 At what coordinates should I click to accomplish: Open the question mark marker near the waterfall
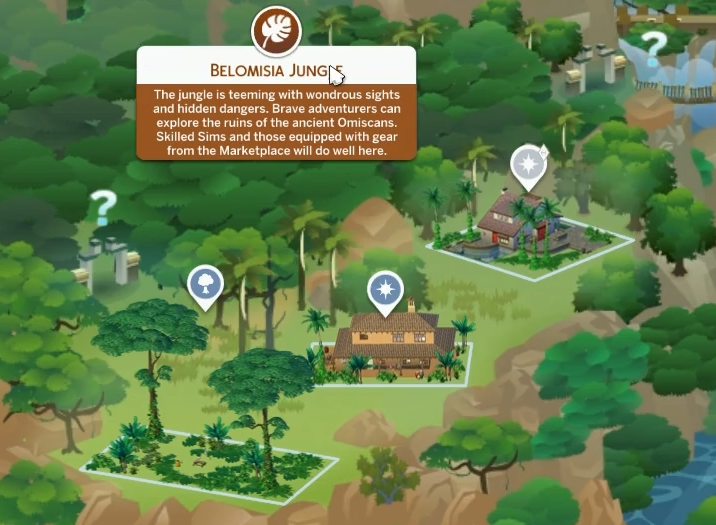tap(653, 44)
